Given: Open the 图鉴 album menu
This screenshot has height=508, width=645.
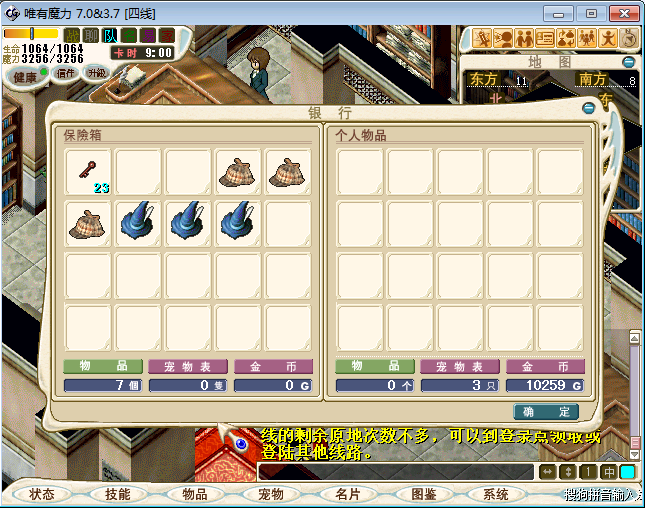Looking at the screenshot, I should click(x=423, y=494).
